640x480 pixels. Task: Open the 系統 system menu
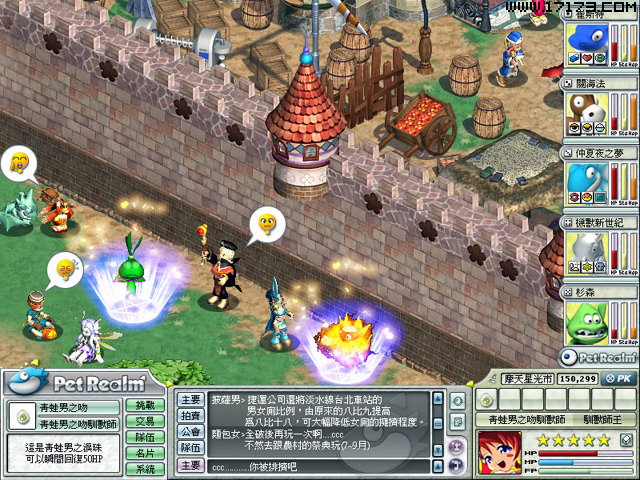[146, 469]
